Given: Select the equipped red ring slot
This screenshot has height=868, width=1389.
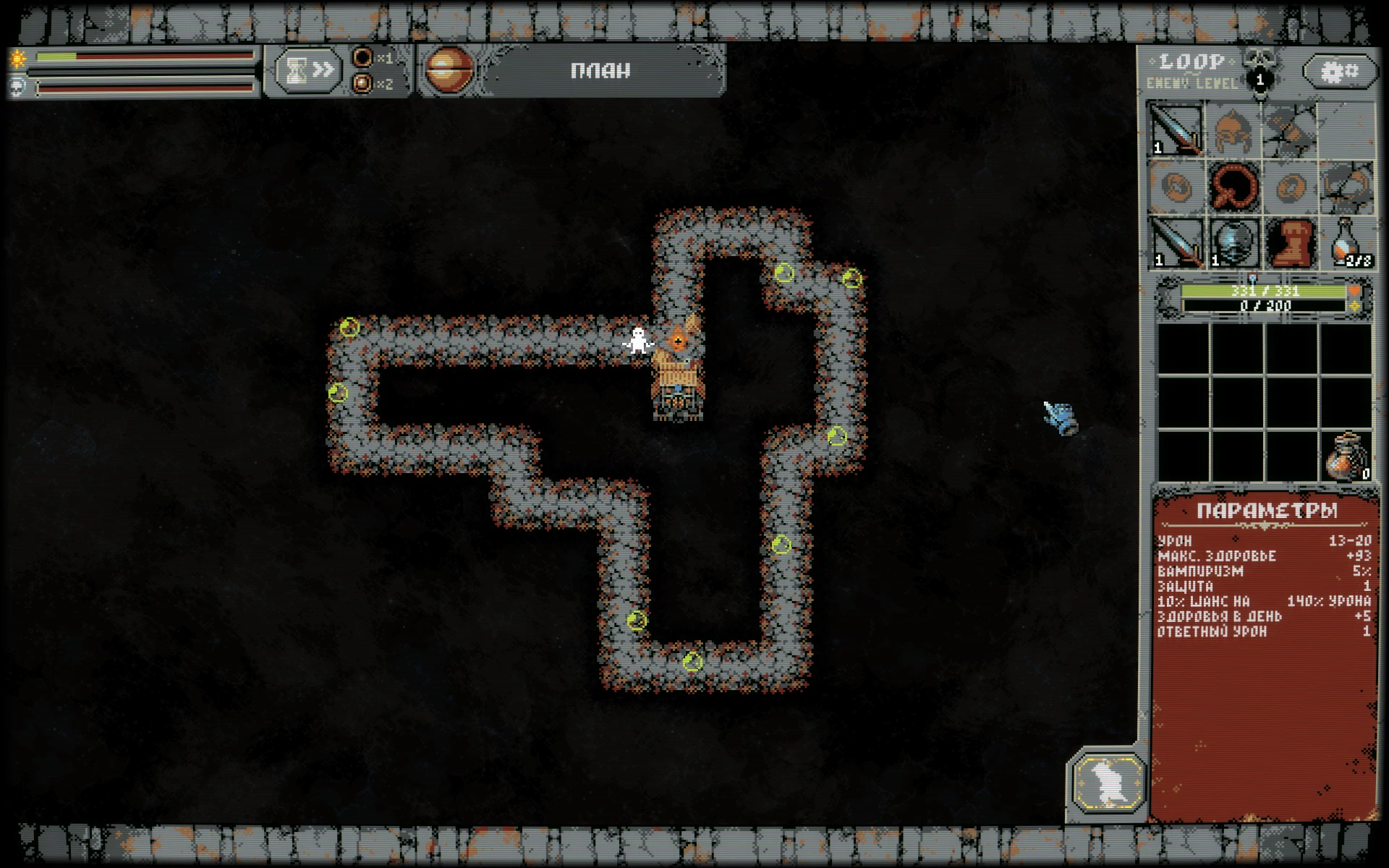Looking at the screenshot, I should point(1233,187).
